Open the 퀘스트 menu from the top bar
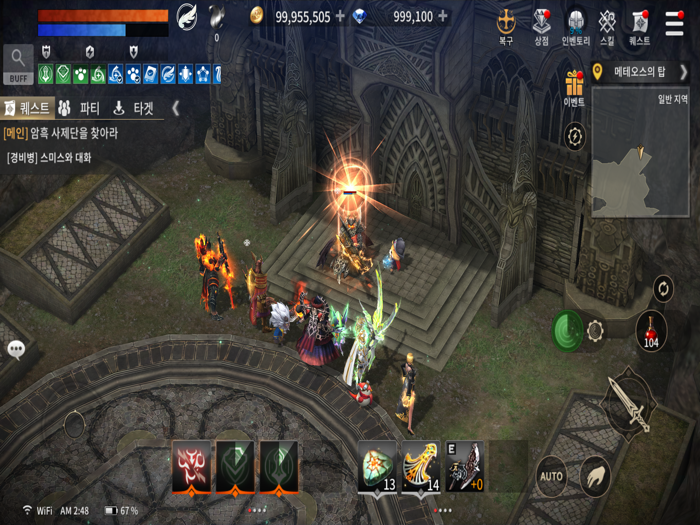Viewport: 700px width, 525px height. point(639,24)
